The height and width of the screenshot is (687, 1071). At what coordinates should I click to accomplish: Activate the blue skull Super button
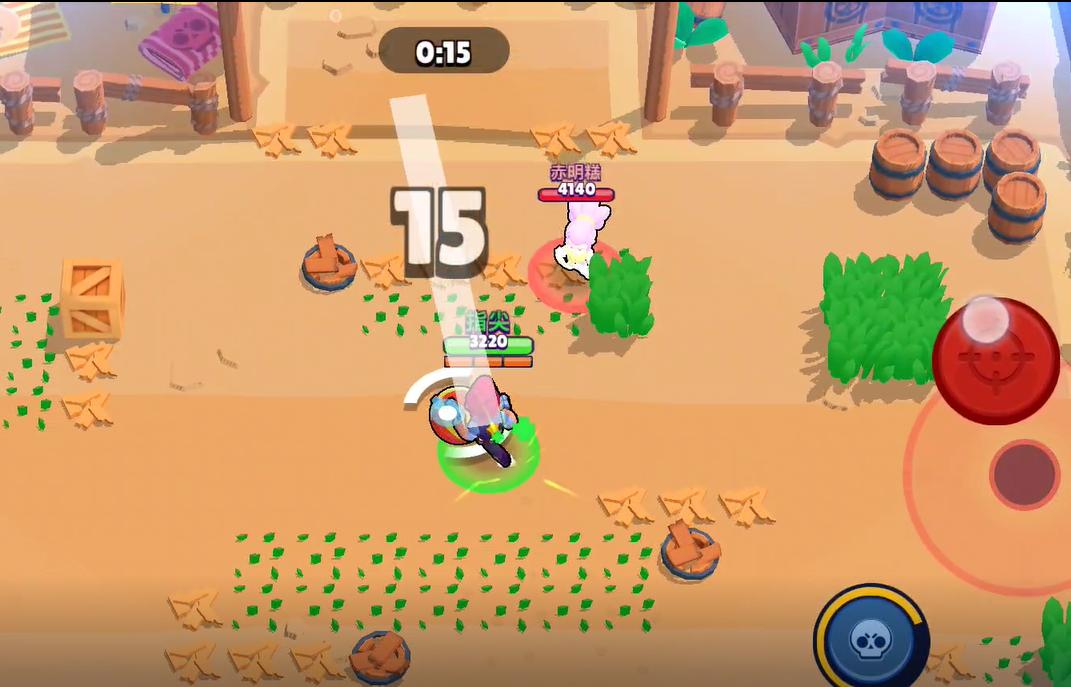pyautogui.click(x=871, y=640)
